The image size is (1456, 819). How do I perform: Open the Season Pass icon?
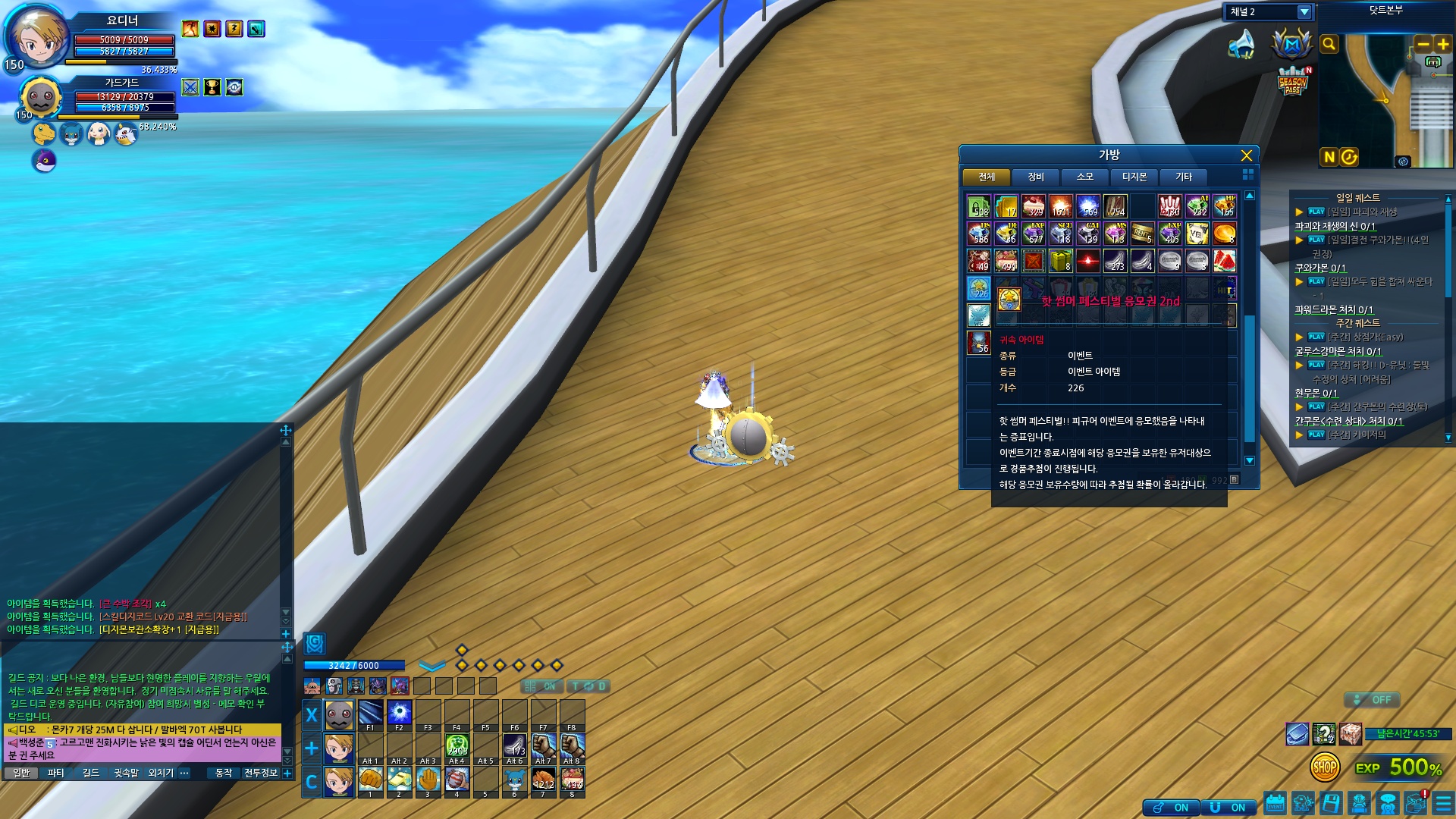(x=1293, y=80)
